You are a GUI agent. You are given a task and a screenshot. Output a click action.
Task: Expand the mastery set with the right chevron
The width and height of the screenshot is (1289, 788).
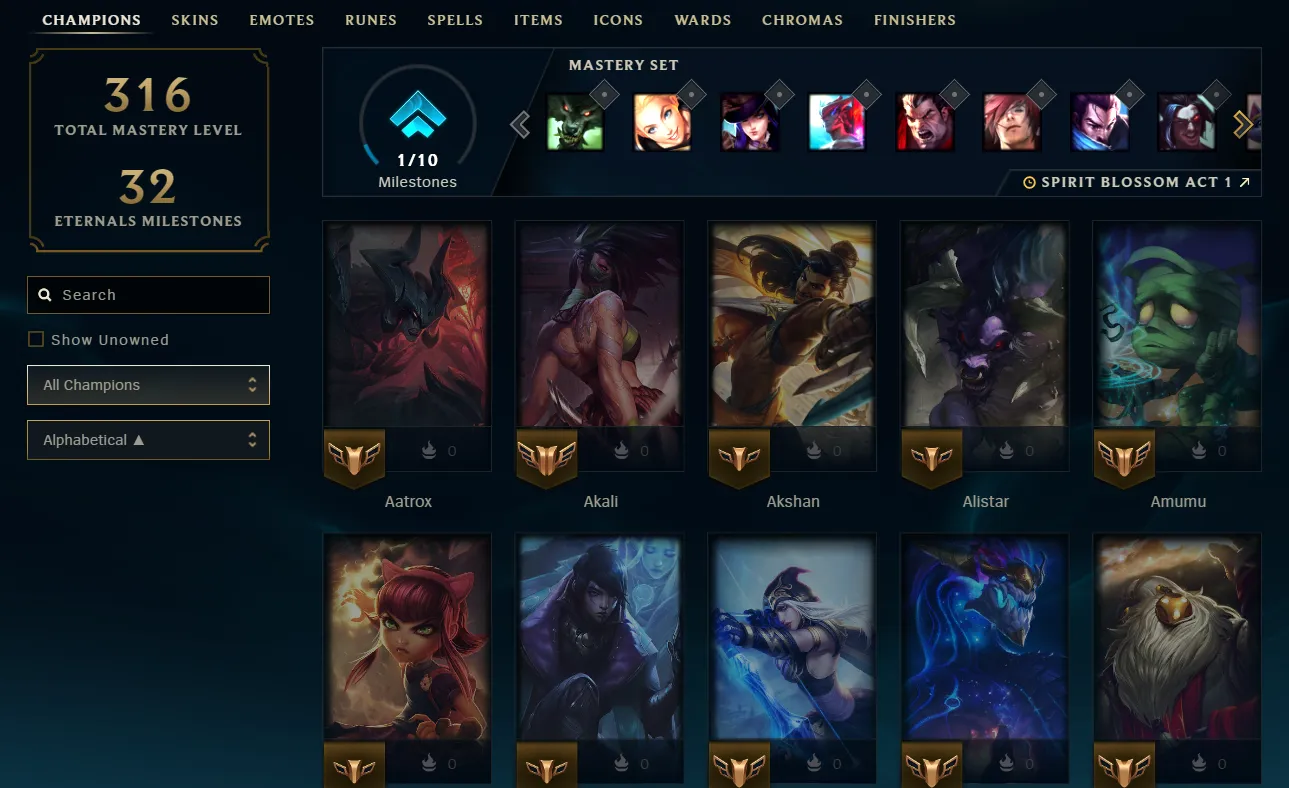(1244, 124)
